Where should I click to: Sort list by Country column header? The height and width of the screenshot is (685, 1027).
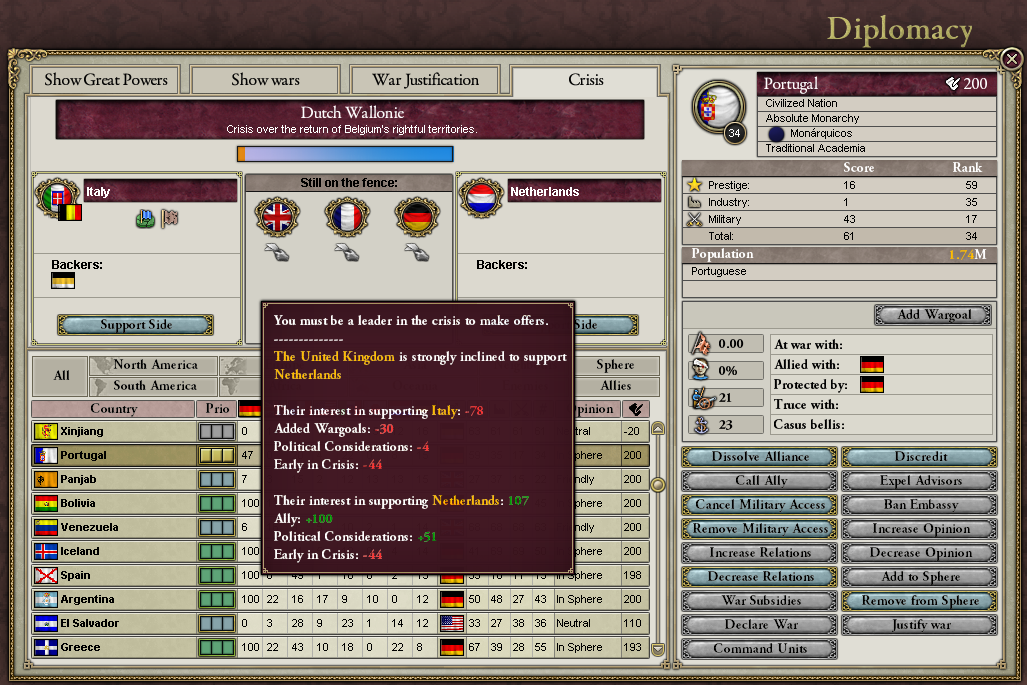pos(113,409)
